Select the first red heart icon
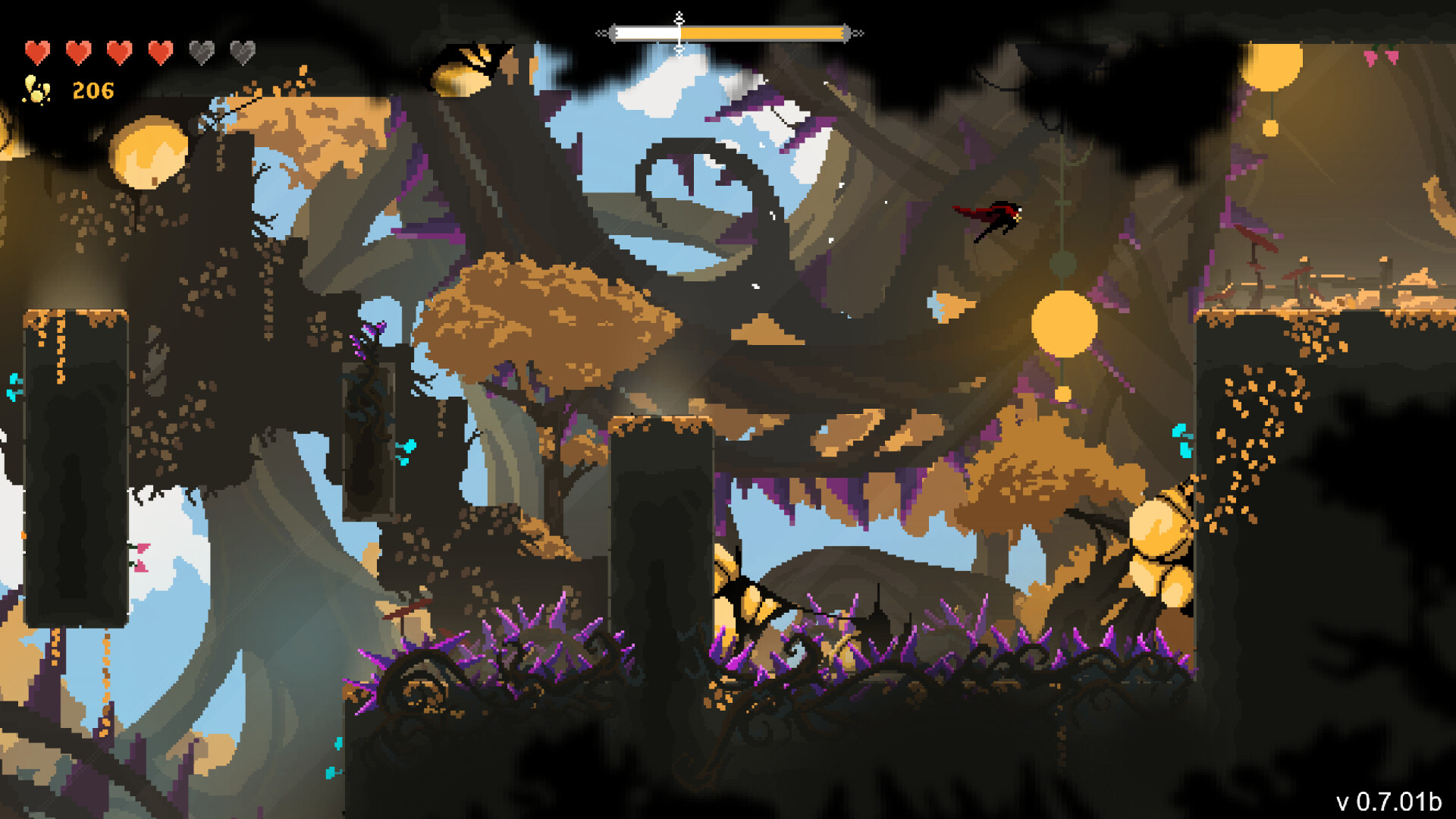Screen dimensions: 1456x819 [36, 52]
